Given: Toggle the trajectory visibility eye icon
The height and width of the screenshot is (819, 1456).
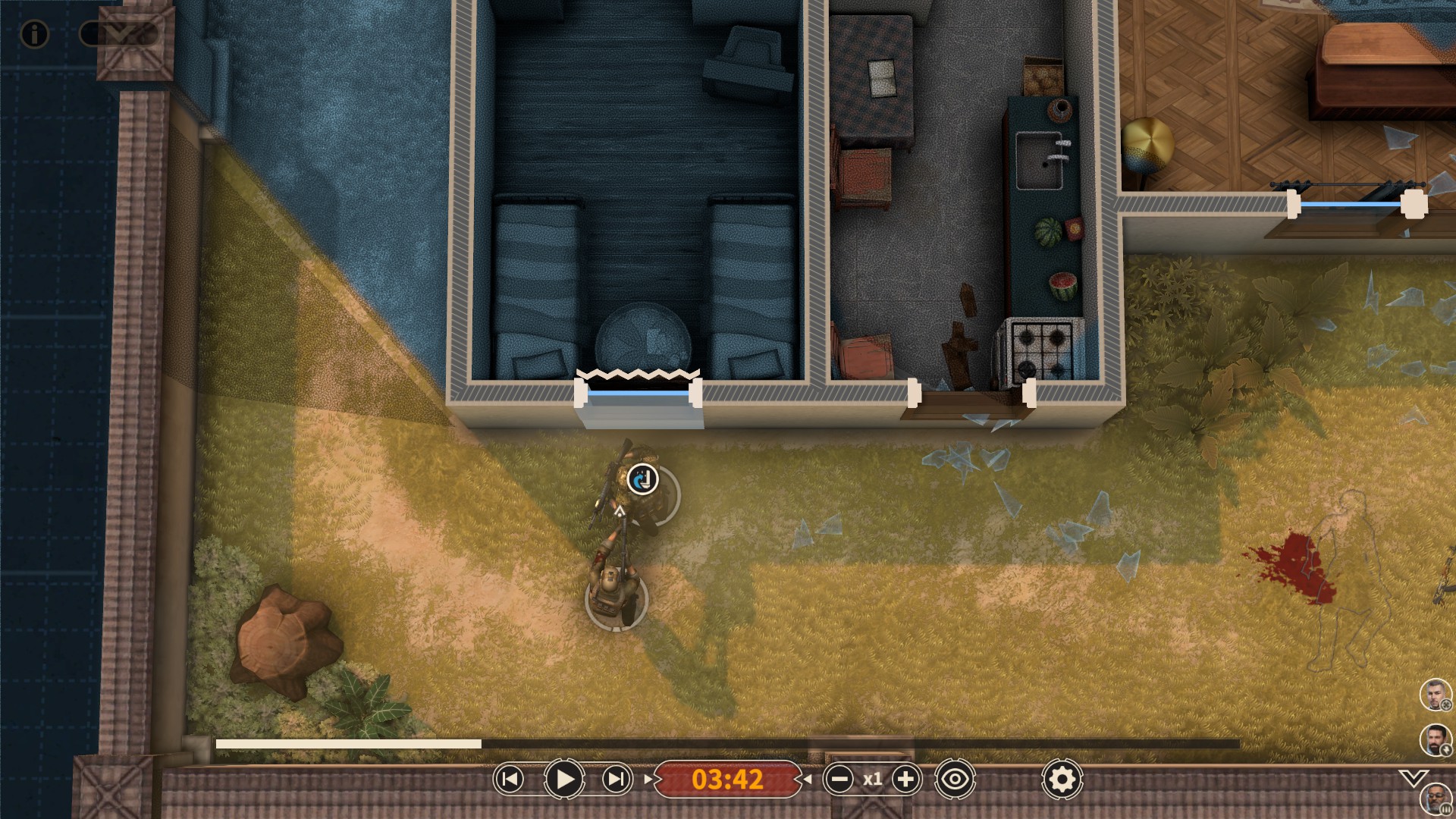Looking at the screenshot, I should [955, 778].
